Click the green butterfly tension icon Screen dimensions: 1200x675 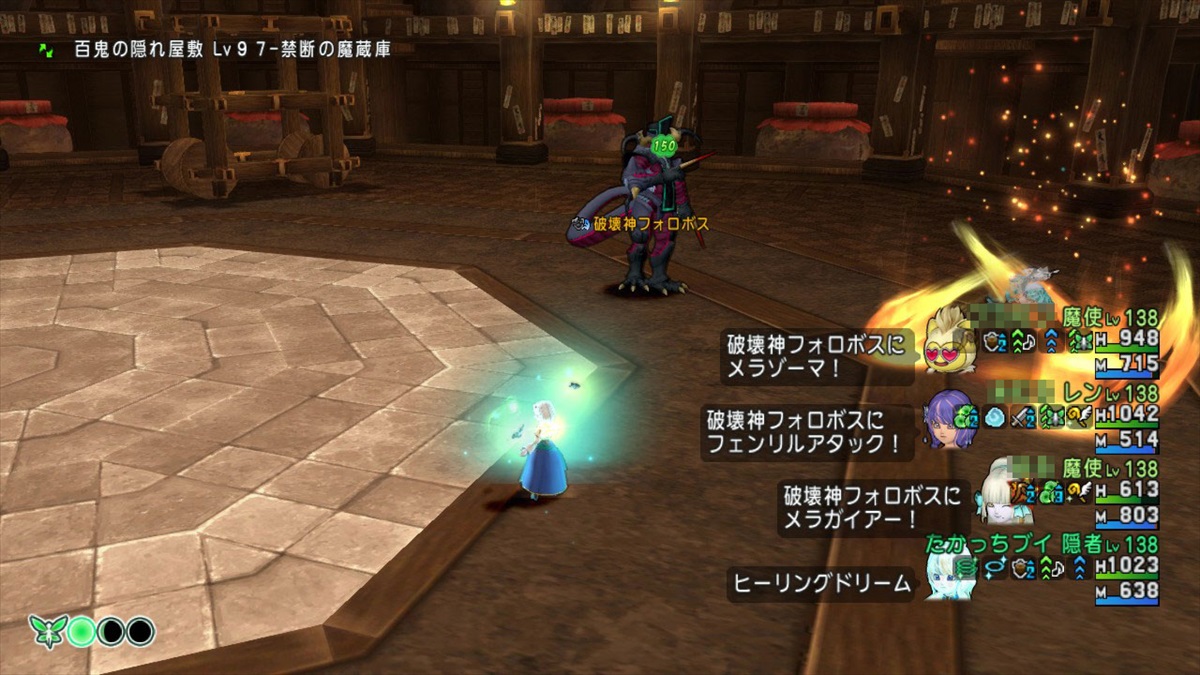48,632
